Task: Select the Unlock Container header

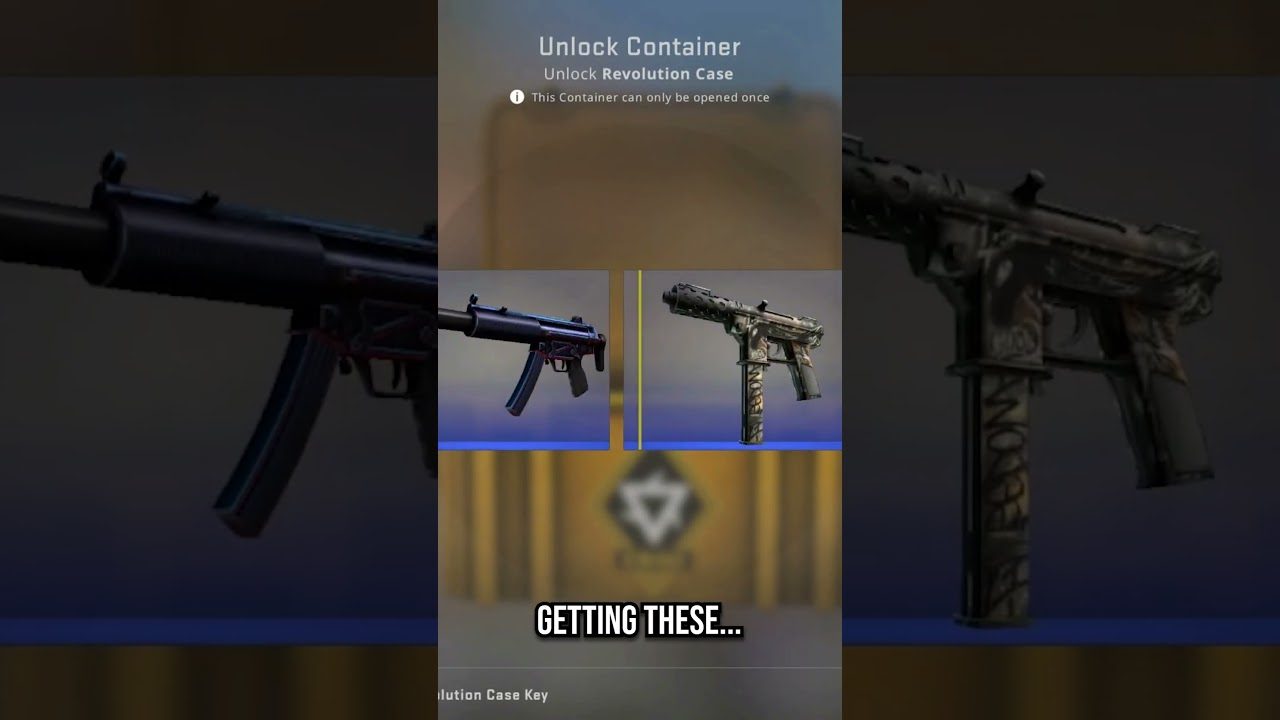Action: tap(640, 46)
